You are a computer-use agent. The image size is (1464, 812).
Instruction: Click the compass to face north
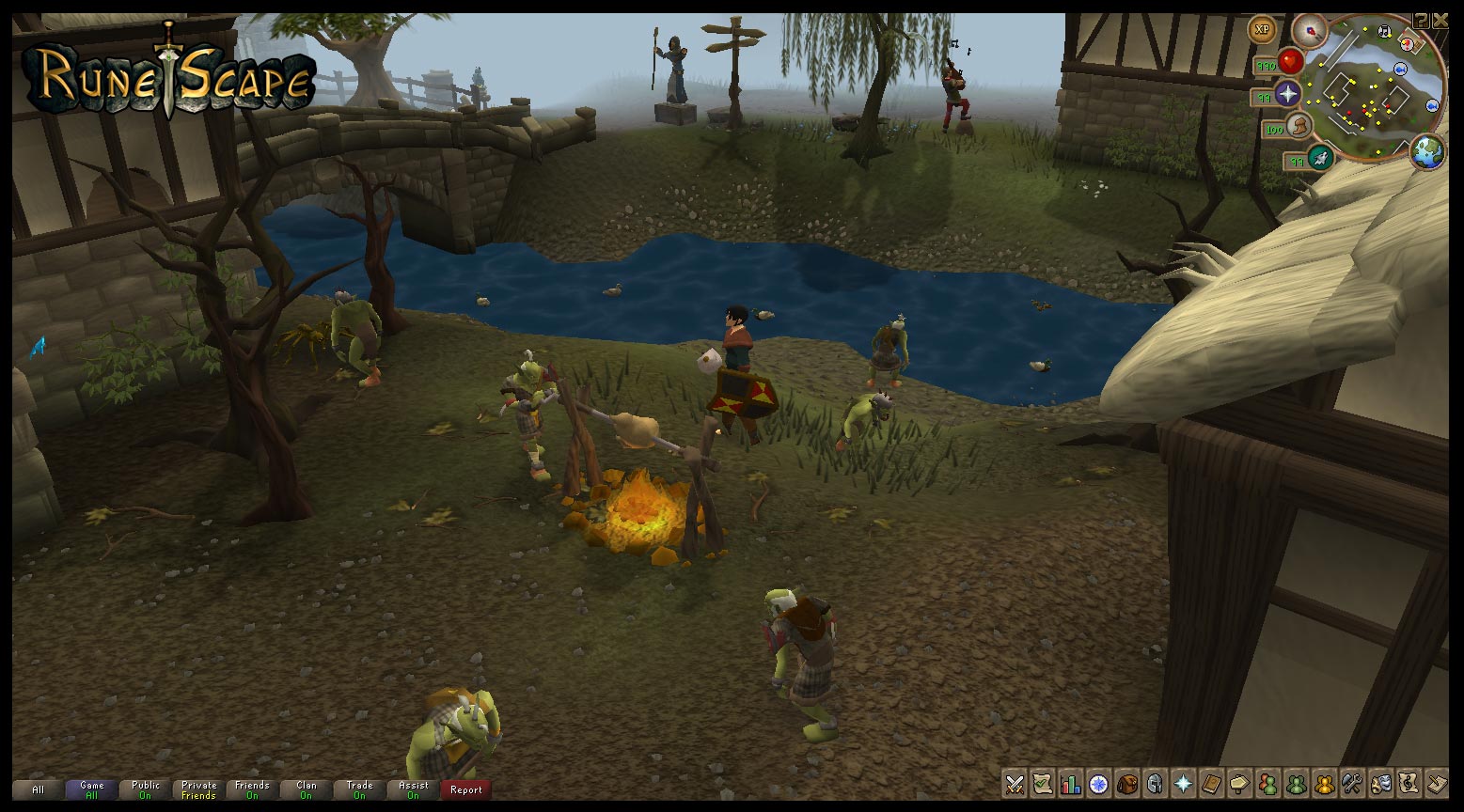[x=1307, y=30]
